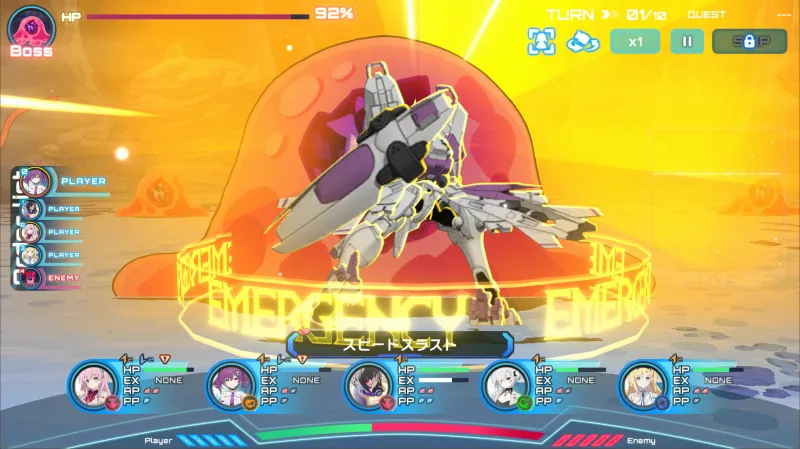
Task: Pause the battle
Action: (x=686, y=41)
